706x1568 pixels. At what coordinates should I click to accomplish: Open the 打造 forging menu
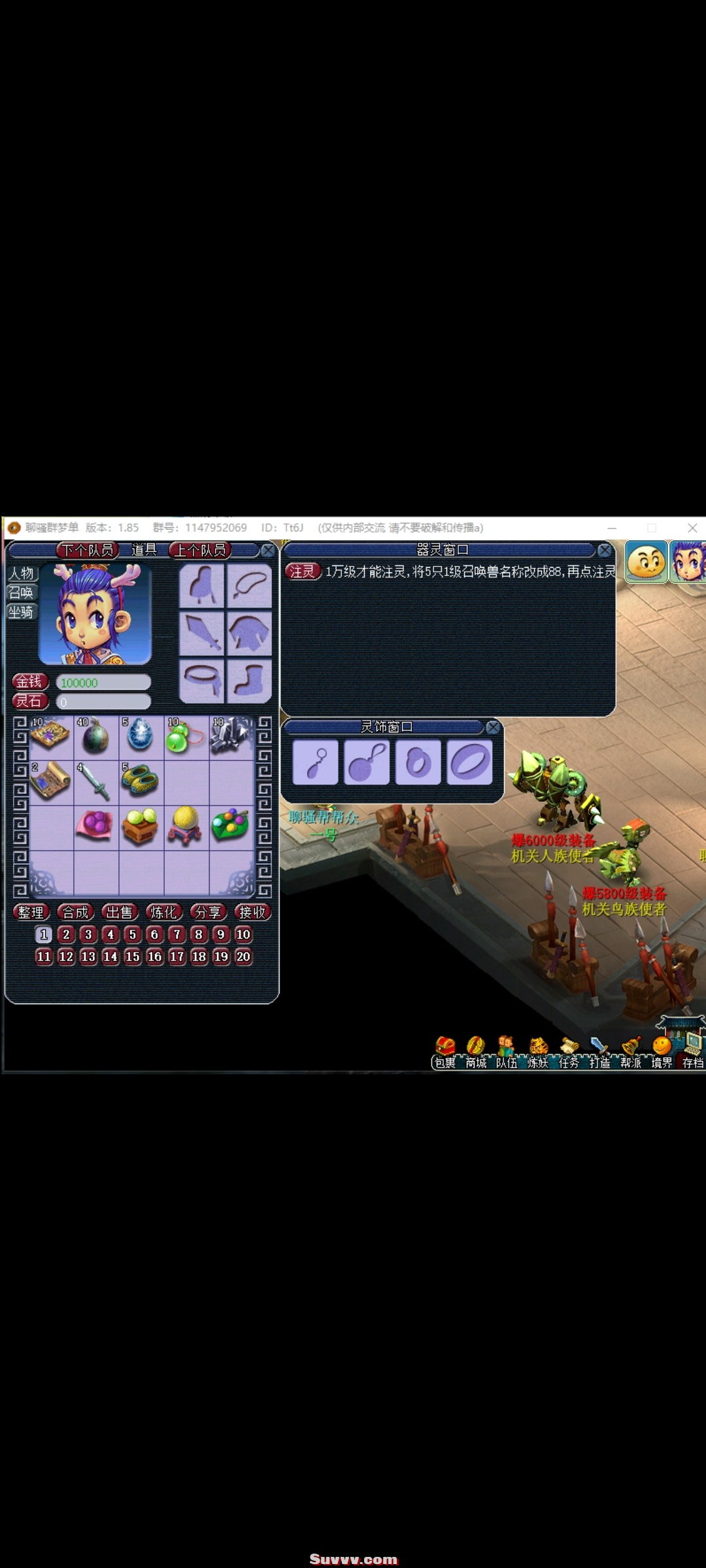tap(599, 1052)
